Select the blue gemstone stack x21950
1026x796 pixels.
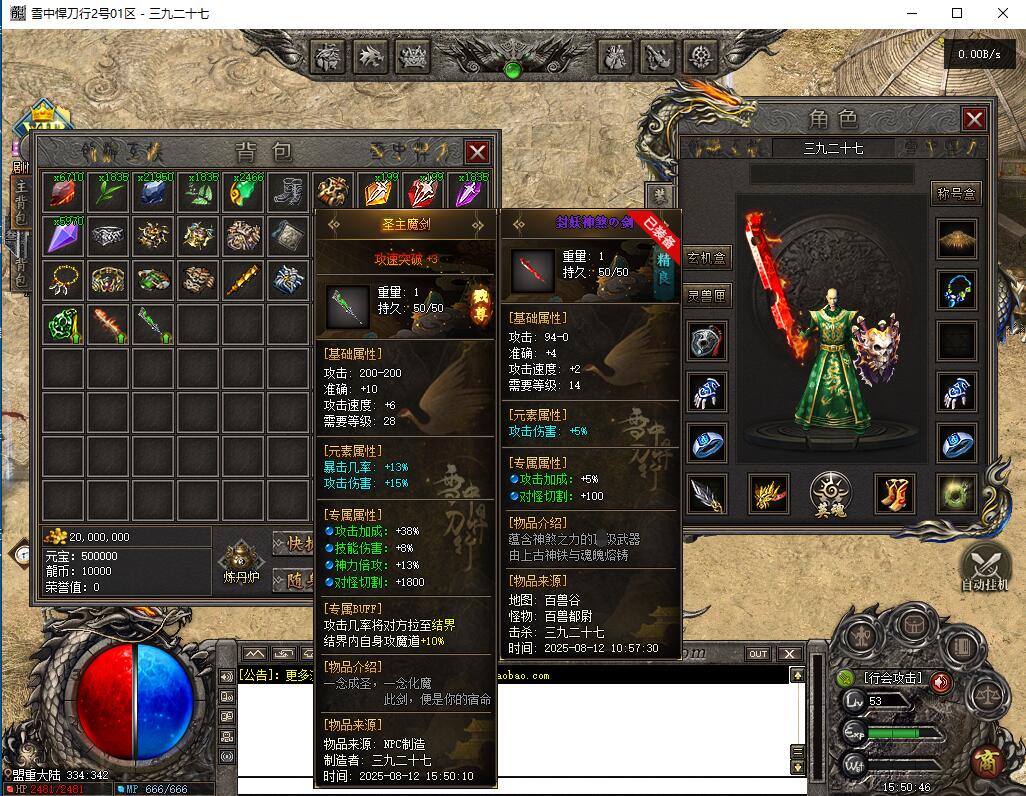pos(152,192)
